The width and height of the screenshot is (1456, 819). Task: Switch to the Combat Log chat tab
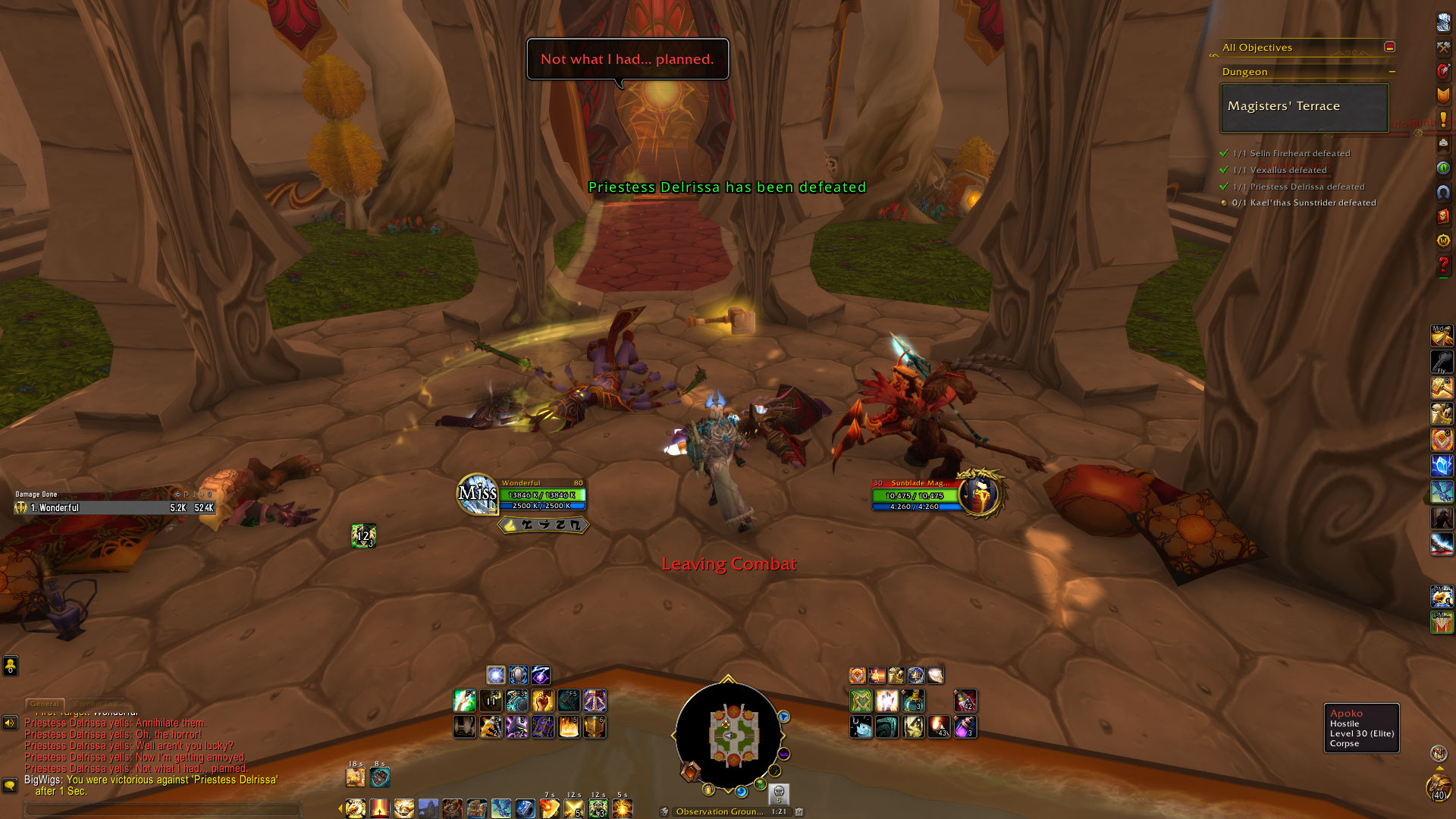click(97, 704)
